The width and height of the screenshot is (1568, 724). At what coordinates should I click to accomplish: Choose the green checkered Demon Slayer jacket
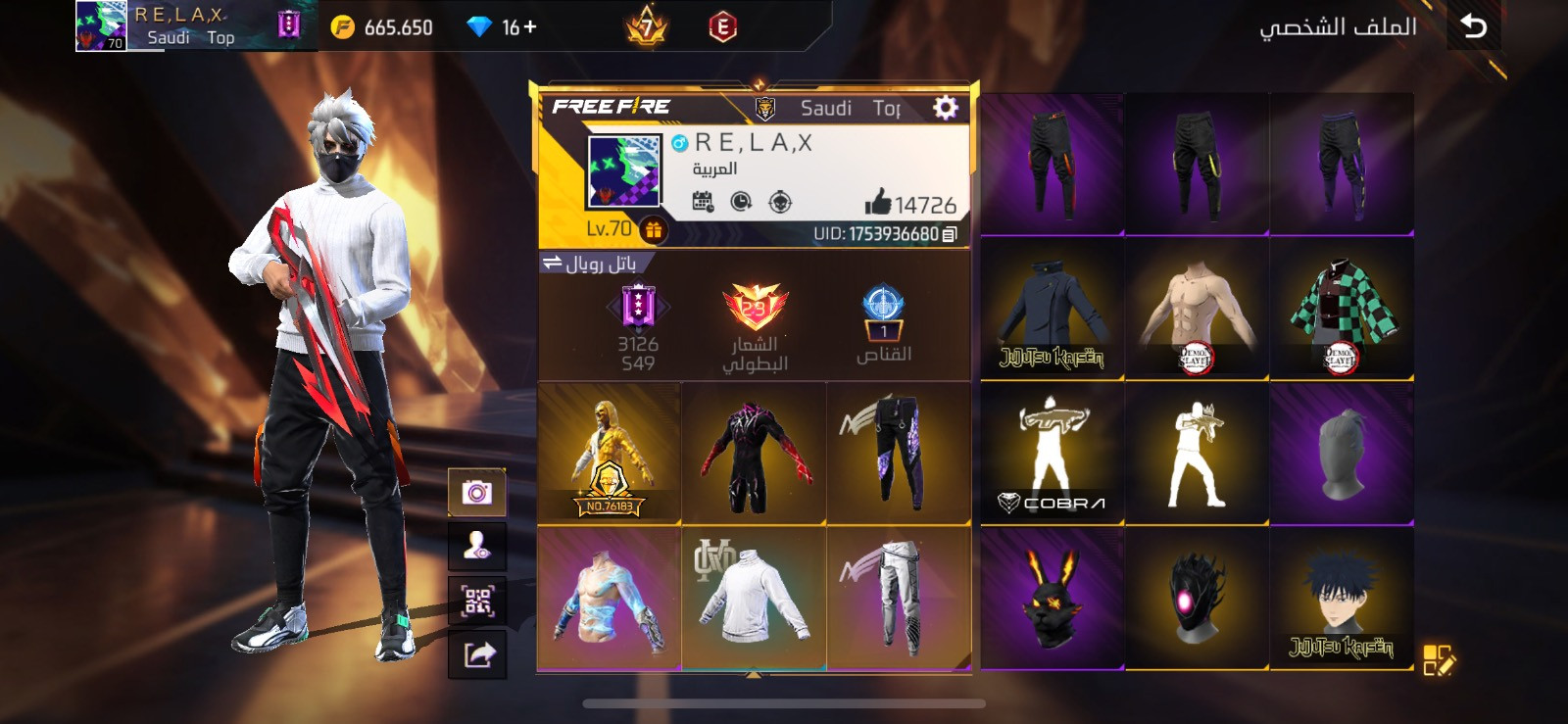pyautogui.click(x=1341, y=310)
